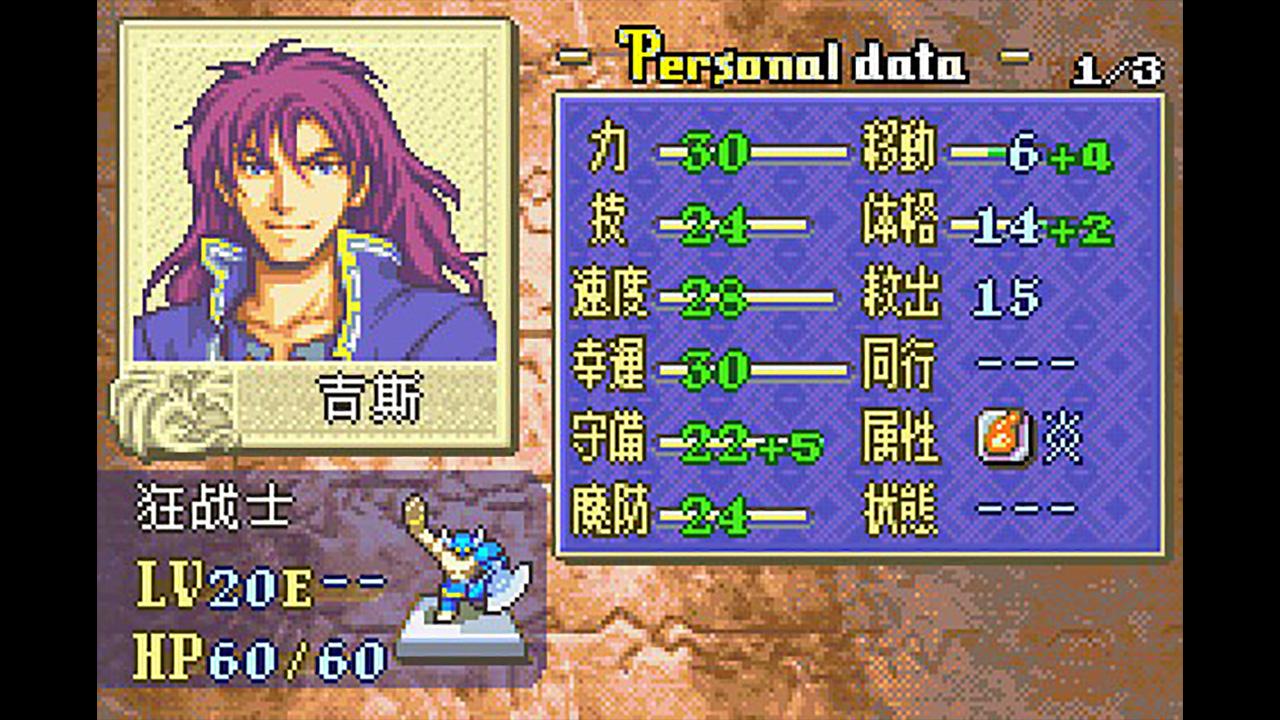
Task: Click the 体格 constitution stat entry
Action: [x=988, y=226]
